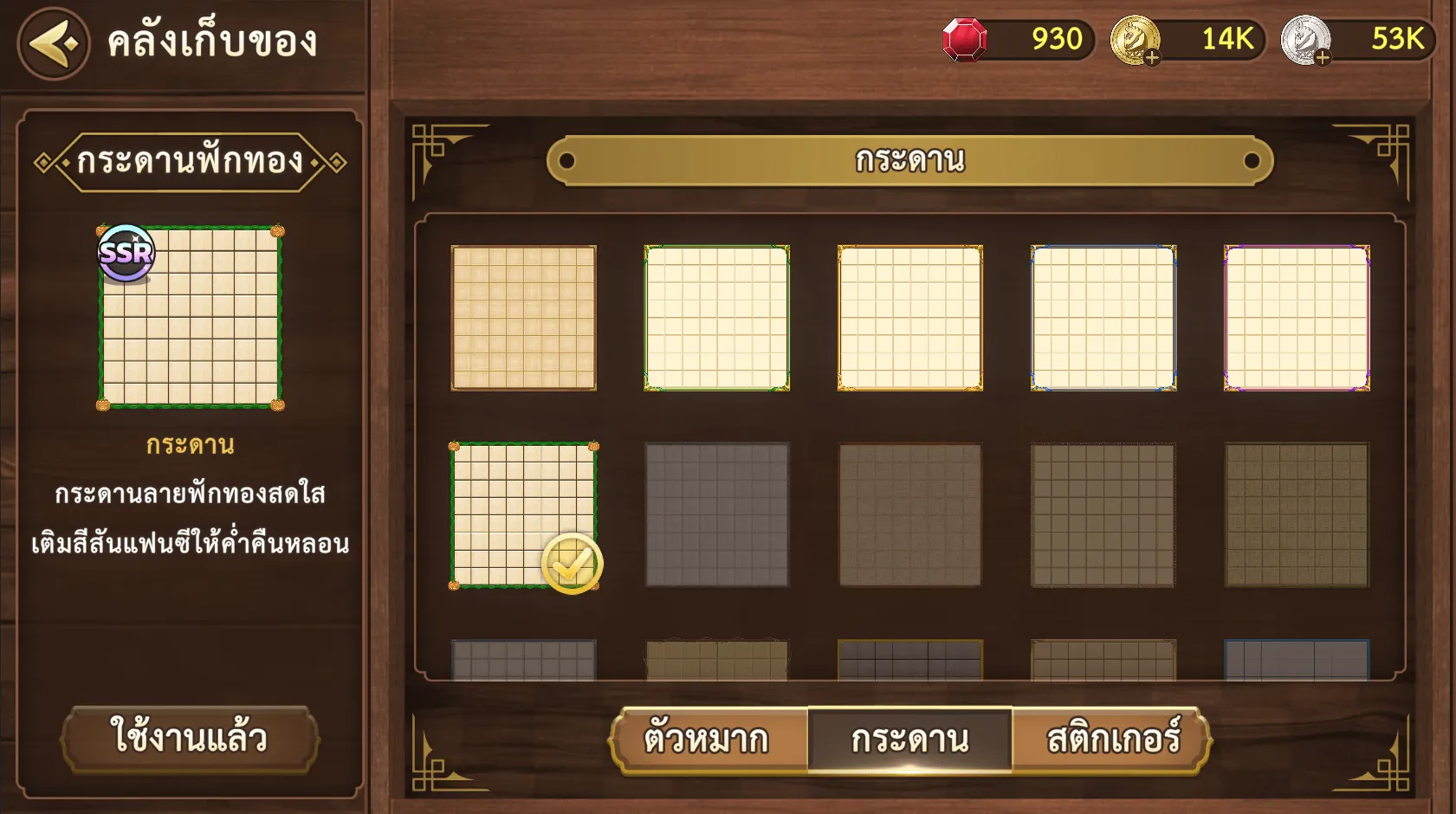Tap the red gem currency icon
Screen dimensions: 1456x814
965,40
